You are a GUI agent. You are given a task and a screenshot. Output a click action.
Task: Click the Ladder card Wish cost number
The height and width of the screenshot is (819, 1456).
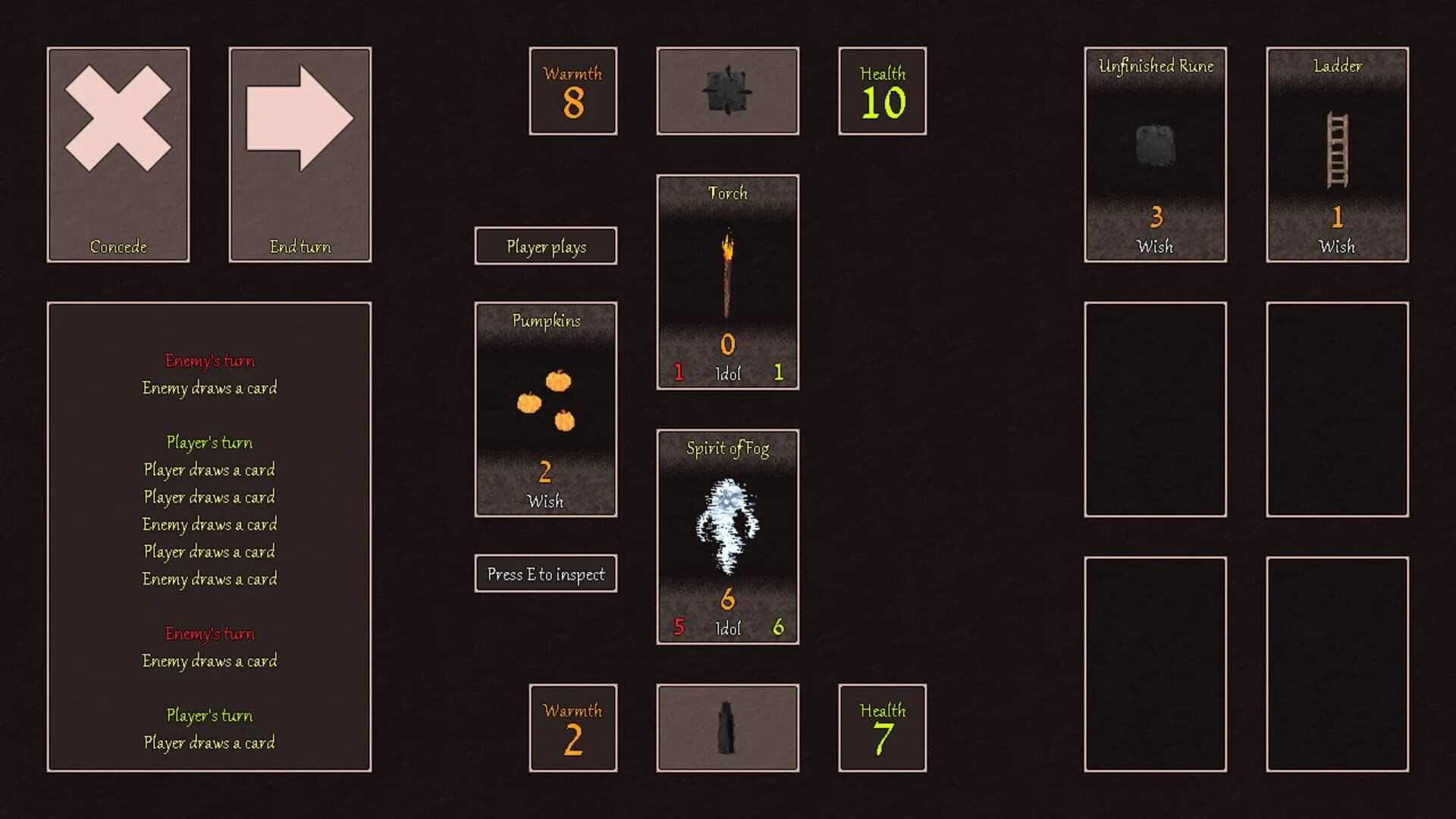(x=1337, y=219)
